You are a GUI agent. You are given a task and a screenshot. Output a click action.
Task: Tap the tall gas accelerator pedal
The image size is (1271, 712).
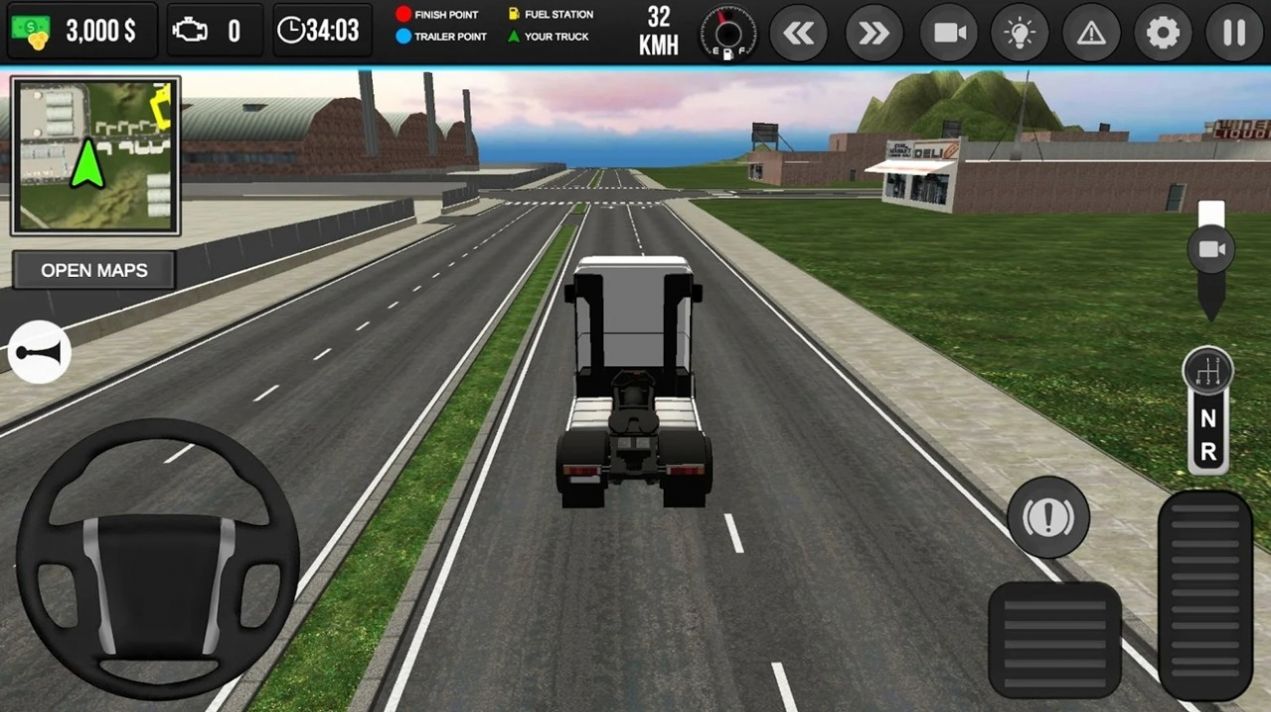click(1204, 594)
